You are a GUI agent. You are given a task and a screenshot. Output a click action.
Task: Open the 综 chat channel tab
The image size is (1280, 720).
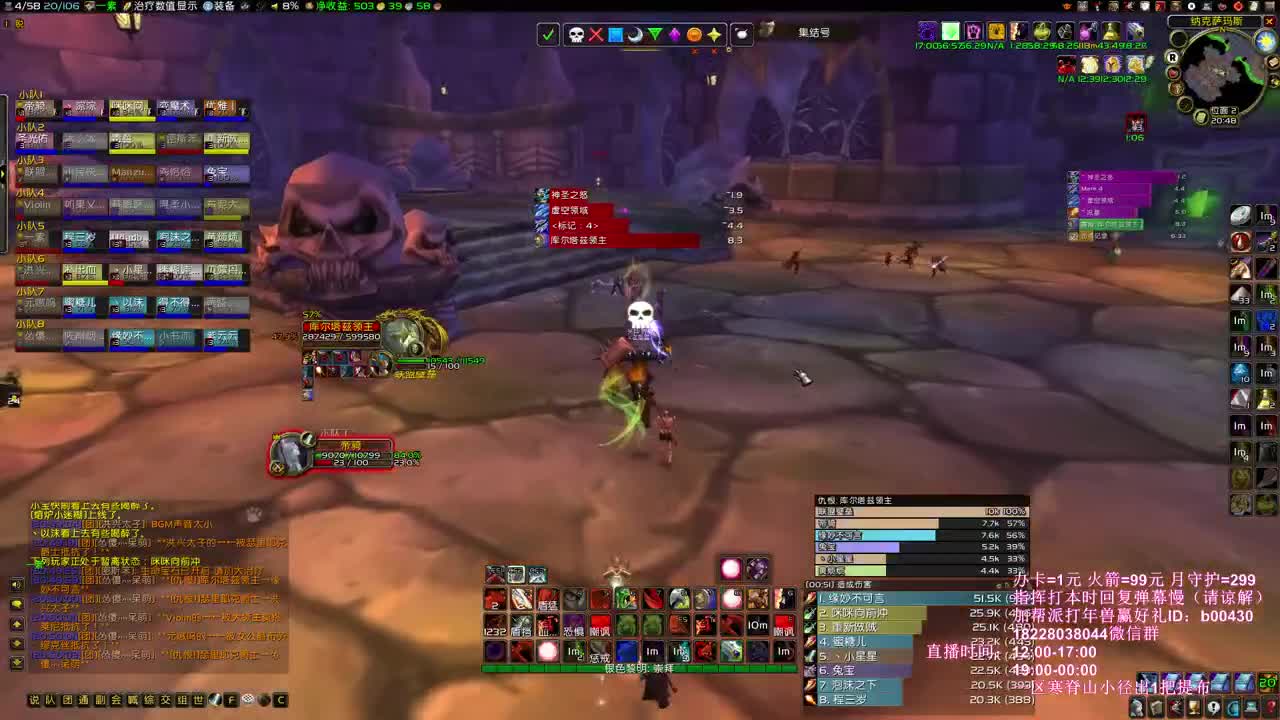tap(149, 700)
